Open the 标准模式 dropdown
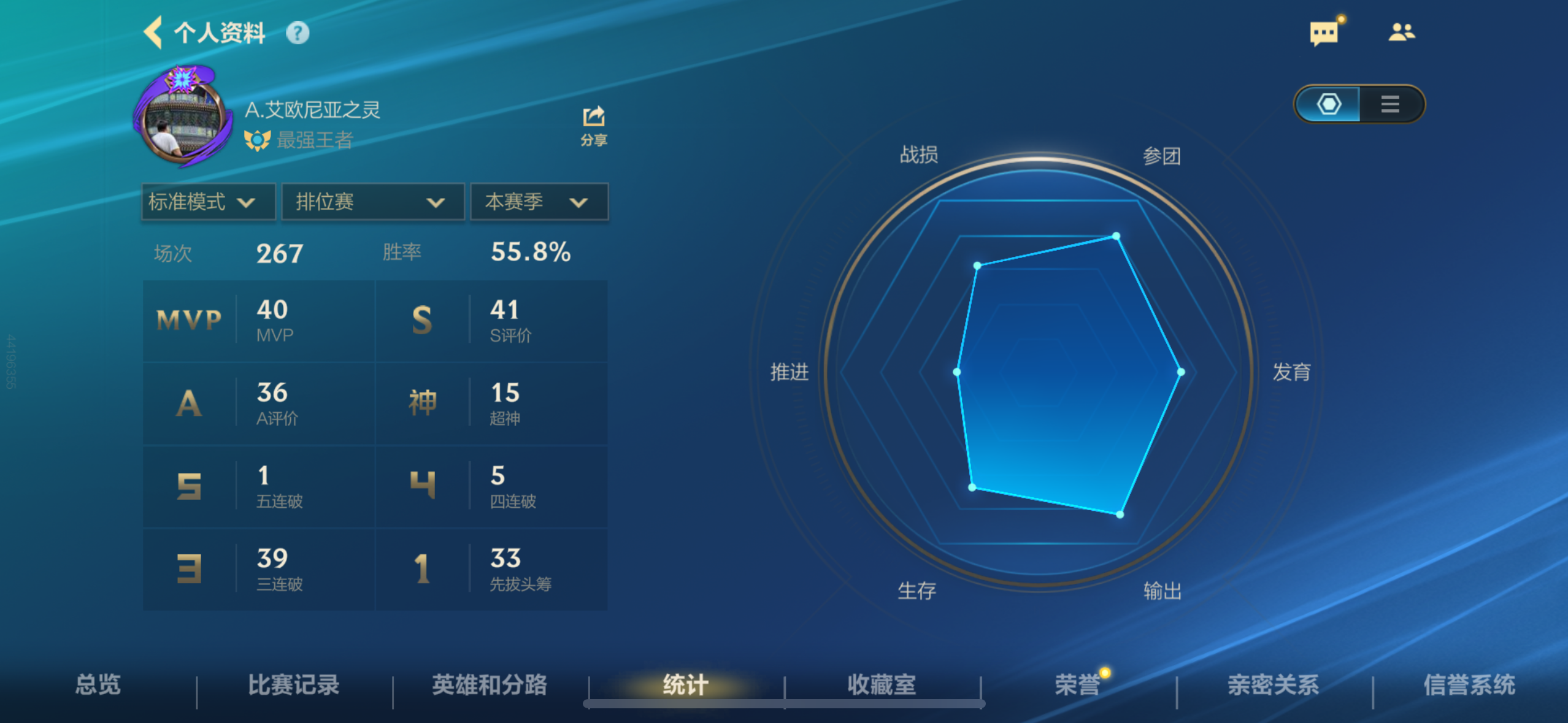Image resolution: width=1568 pixels, height=723 pixels. [207, 202]
